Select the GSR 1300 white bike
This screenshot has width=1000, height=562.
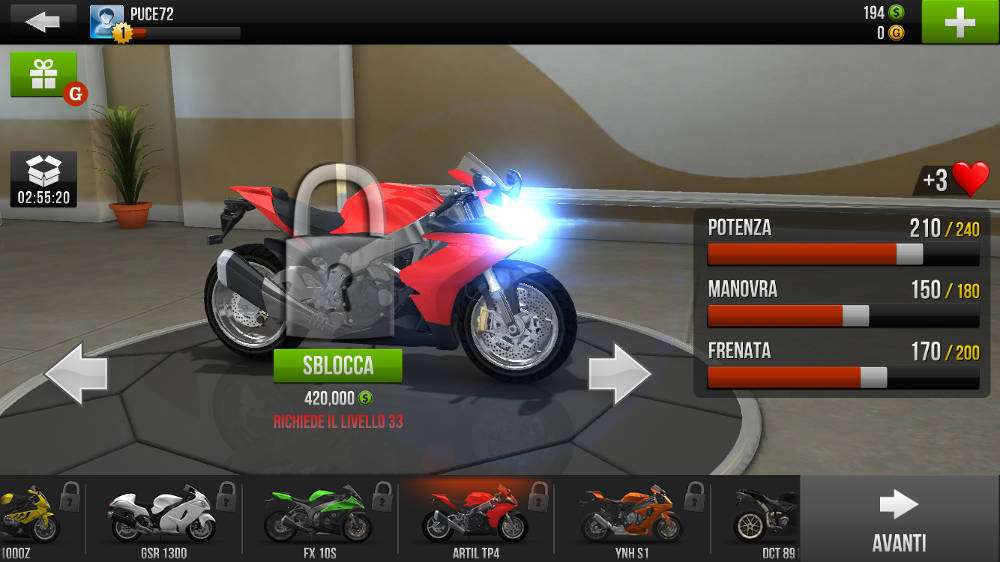point(162,516)
